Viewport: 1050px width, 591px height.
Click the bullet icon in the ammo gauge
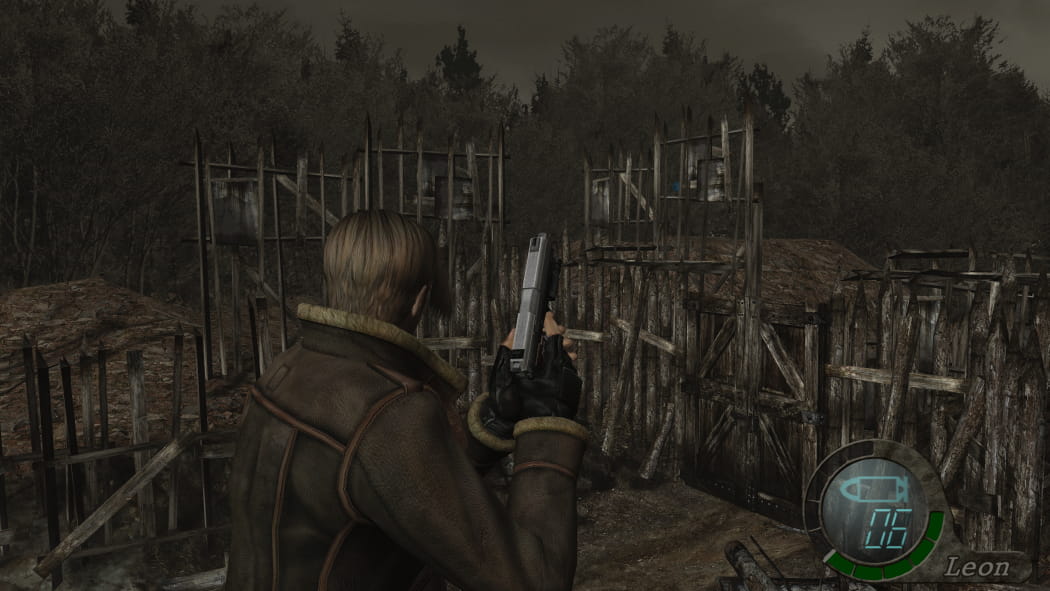[873, 491]
